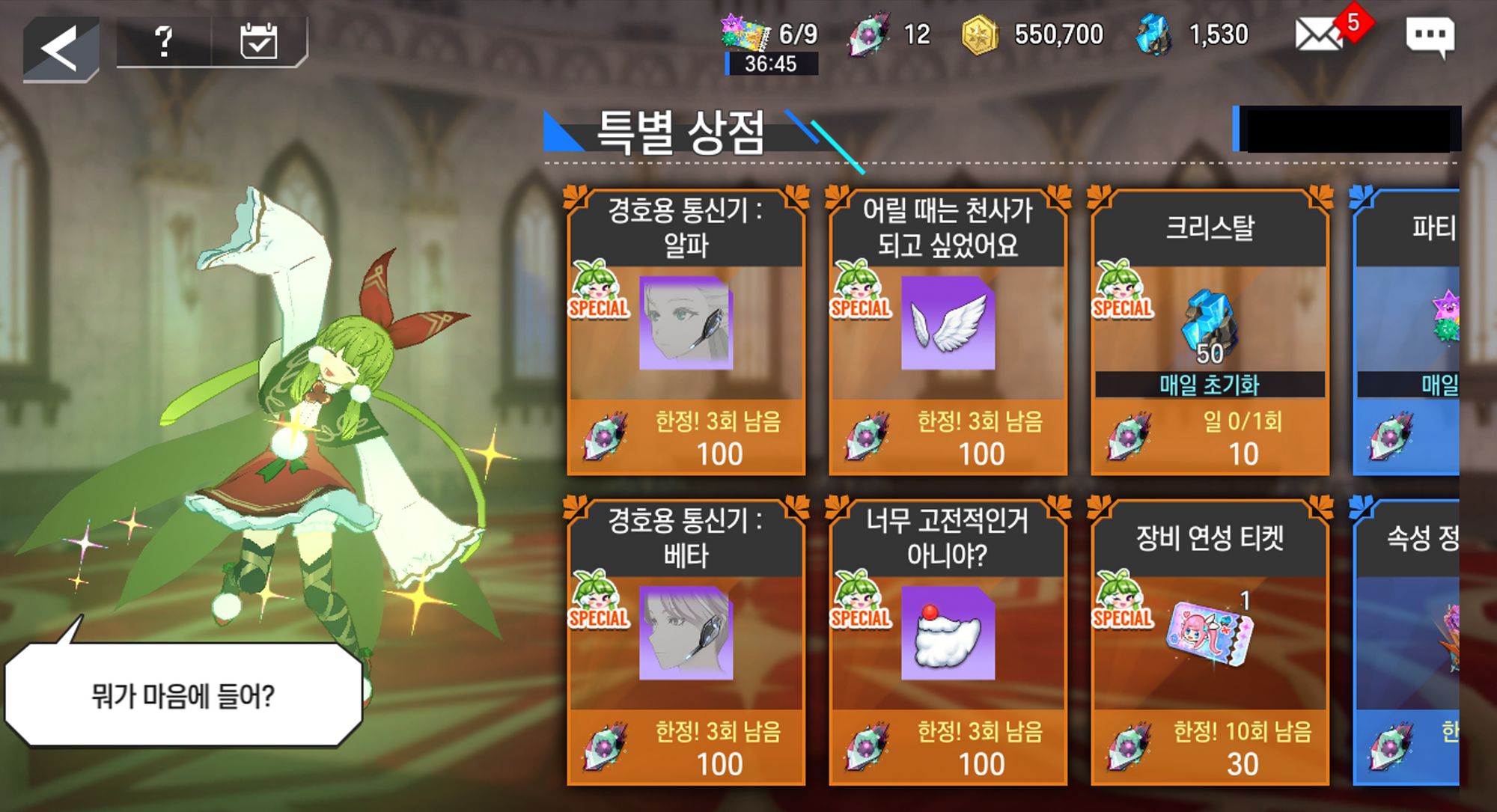
Task: Open the chat speech bubble icon
Action: click(1430, 37)
